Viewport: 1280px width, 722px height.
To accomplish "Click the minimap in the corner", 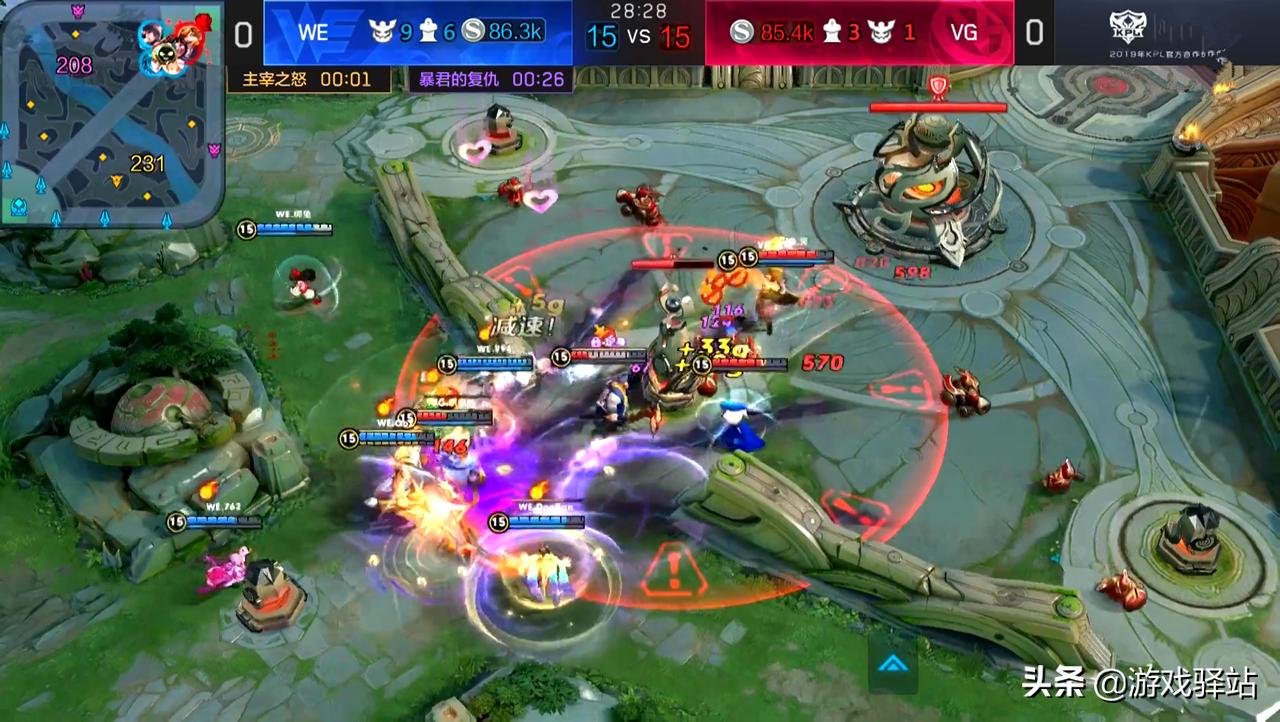I will (x=112, y=113).
